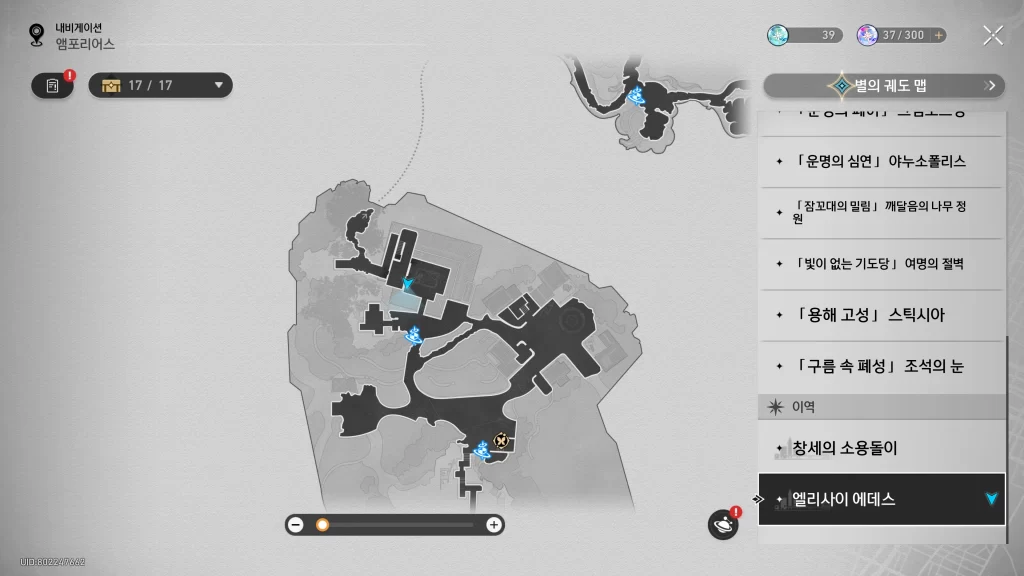The image size is (1024, 576).
Task: Zoom out the map with minus button
Action: click(296, 524)
